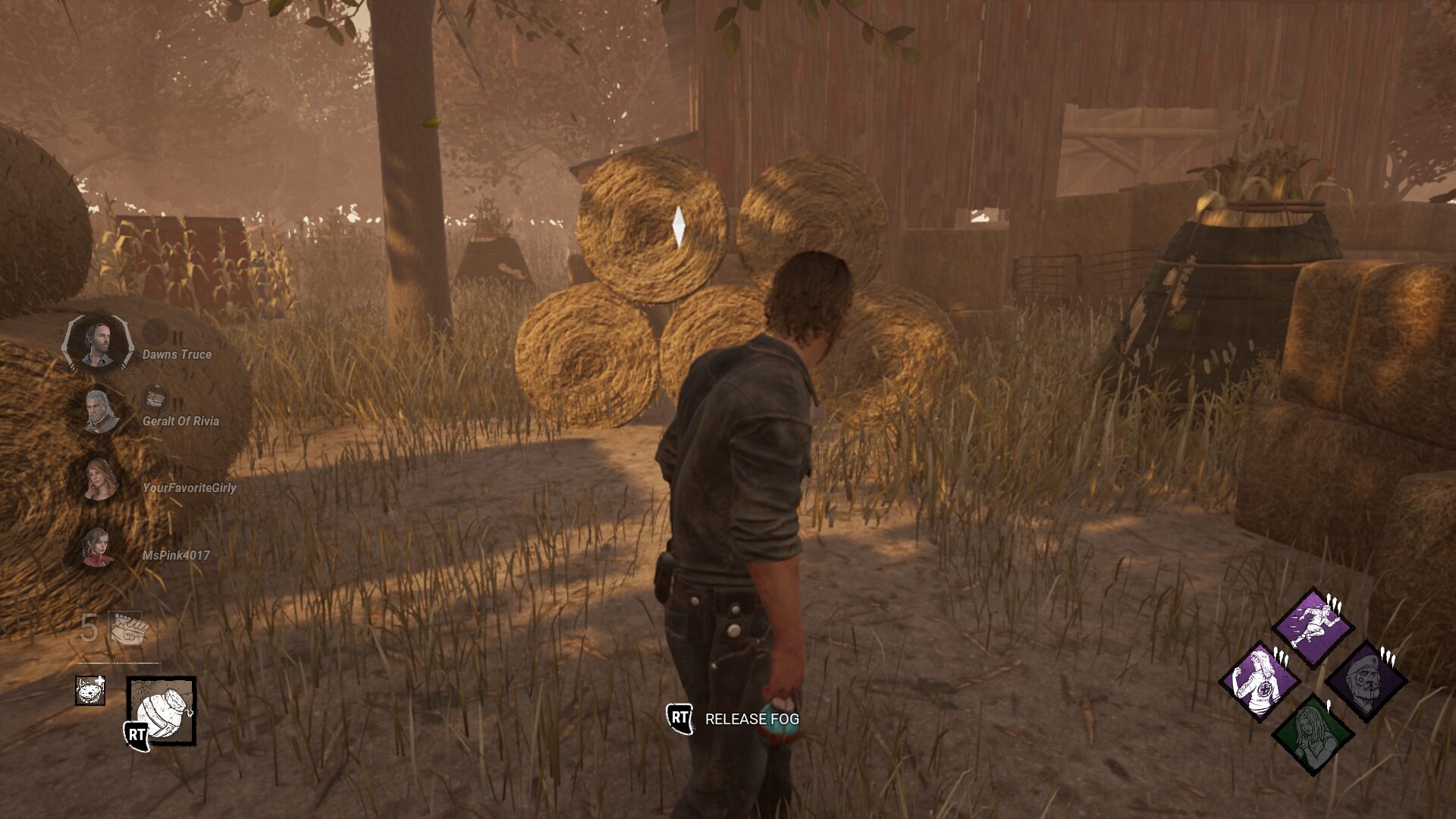Image resolution: width=1456 pixels, height=819 pixels.
Task: Activate the purple sprinting runner perk
Action: [x=1313, y=628]
